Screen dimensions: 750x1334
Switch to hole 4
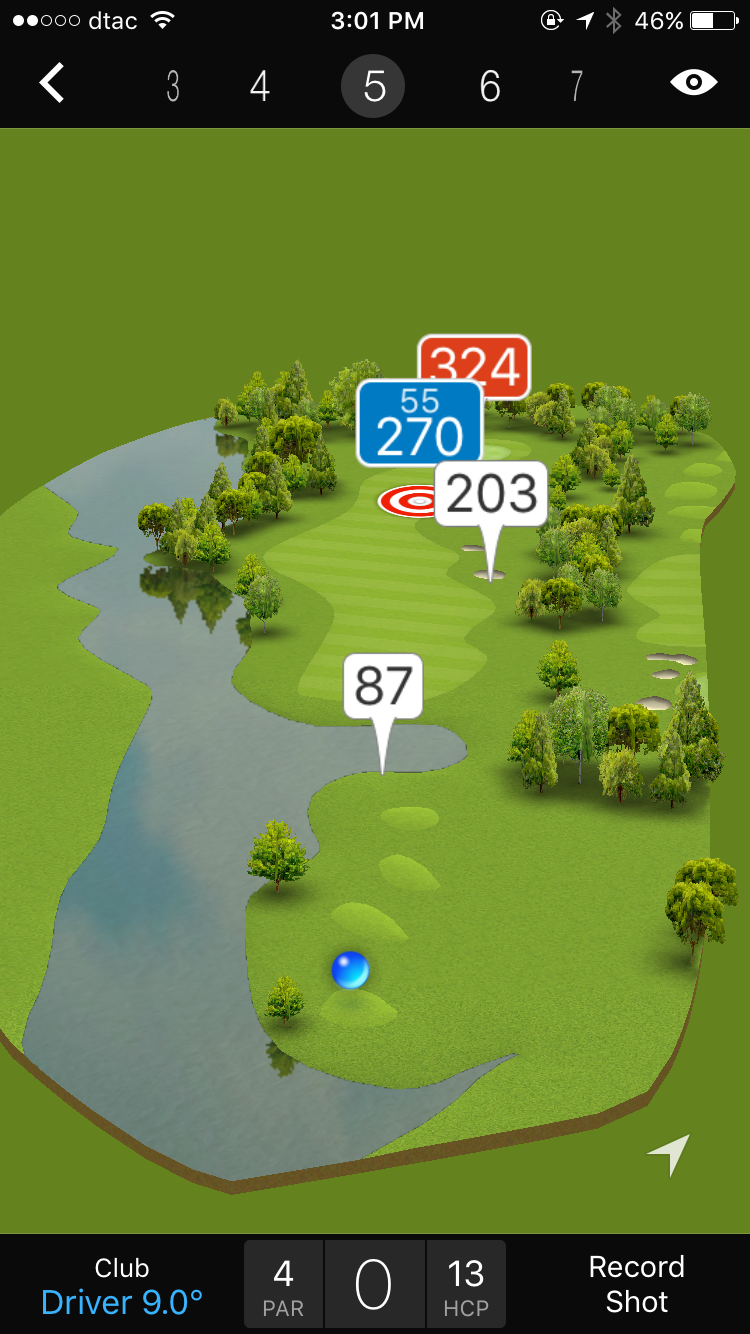260,87
